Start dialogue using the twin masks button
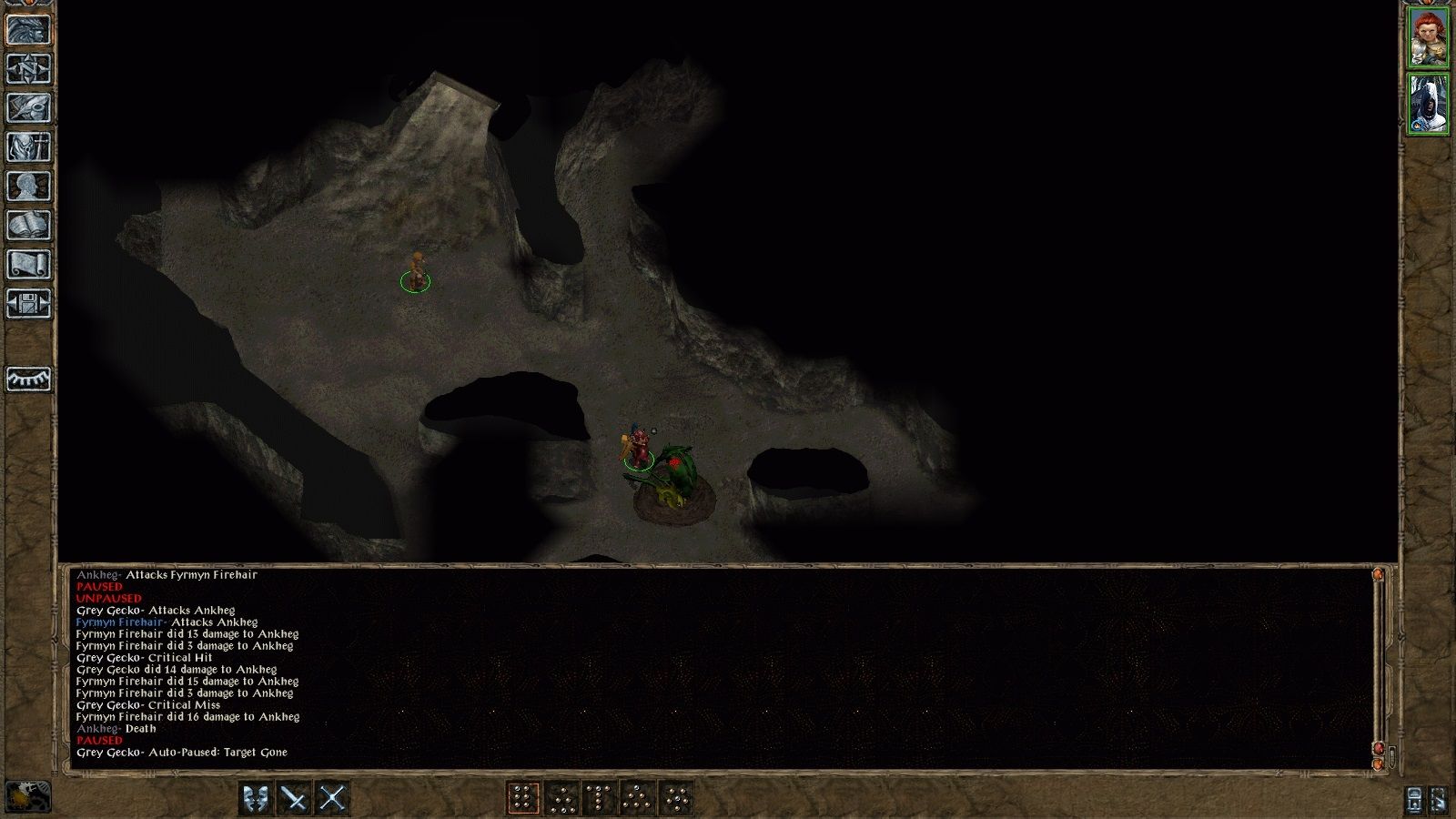Screen dimensions: 1456x819 (257, 798)
